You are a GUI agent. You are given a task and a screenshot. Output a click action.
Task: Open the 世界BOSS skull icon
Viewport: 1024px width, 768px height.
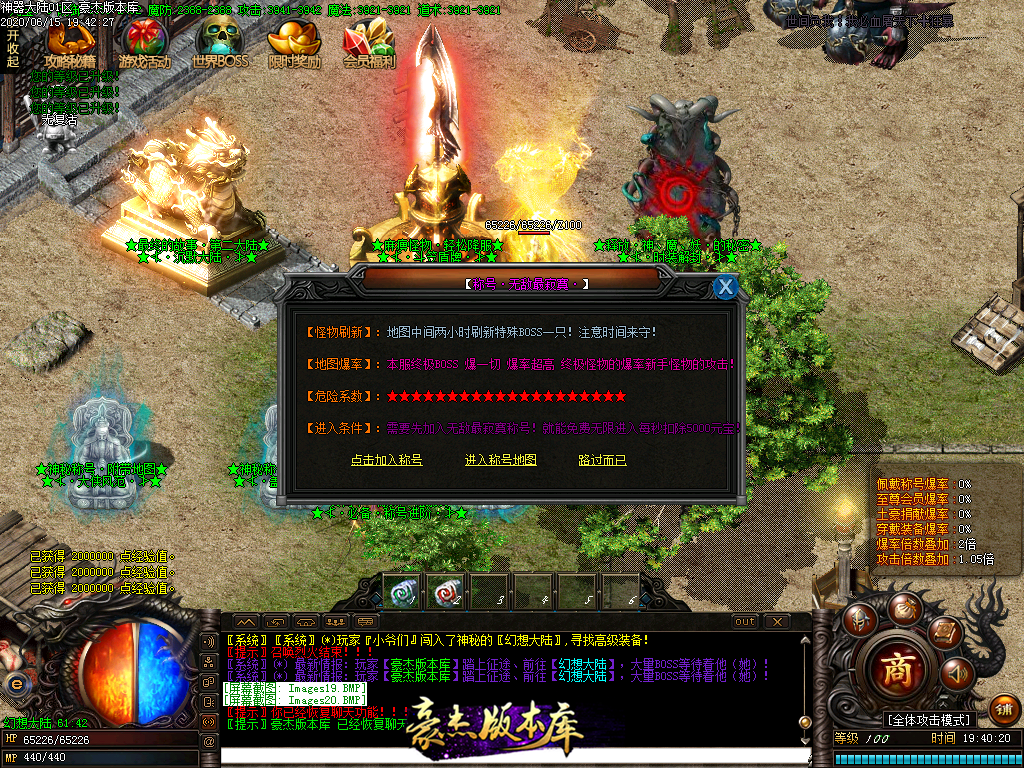pos(219,44)
